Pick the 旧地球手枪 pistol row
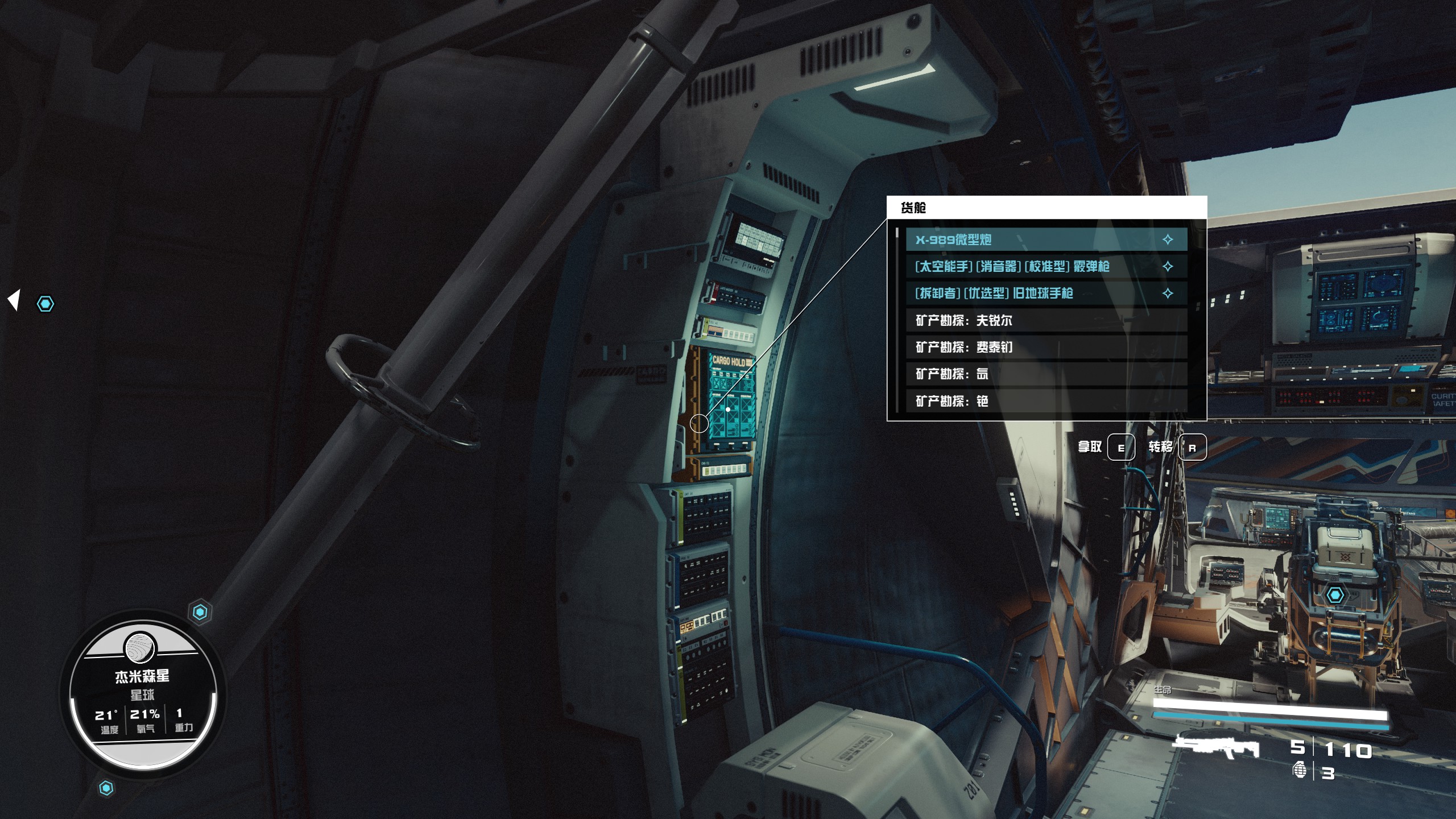Viewport: 1456px width, 819px height. 1045,293
